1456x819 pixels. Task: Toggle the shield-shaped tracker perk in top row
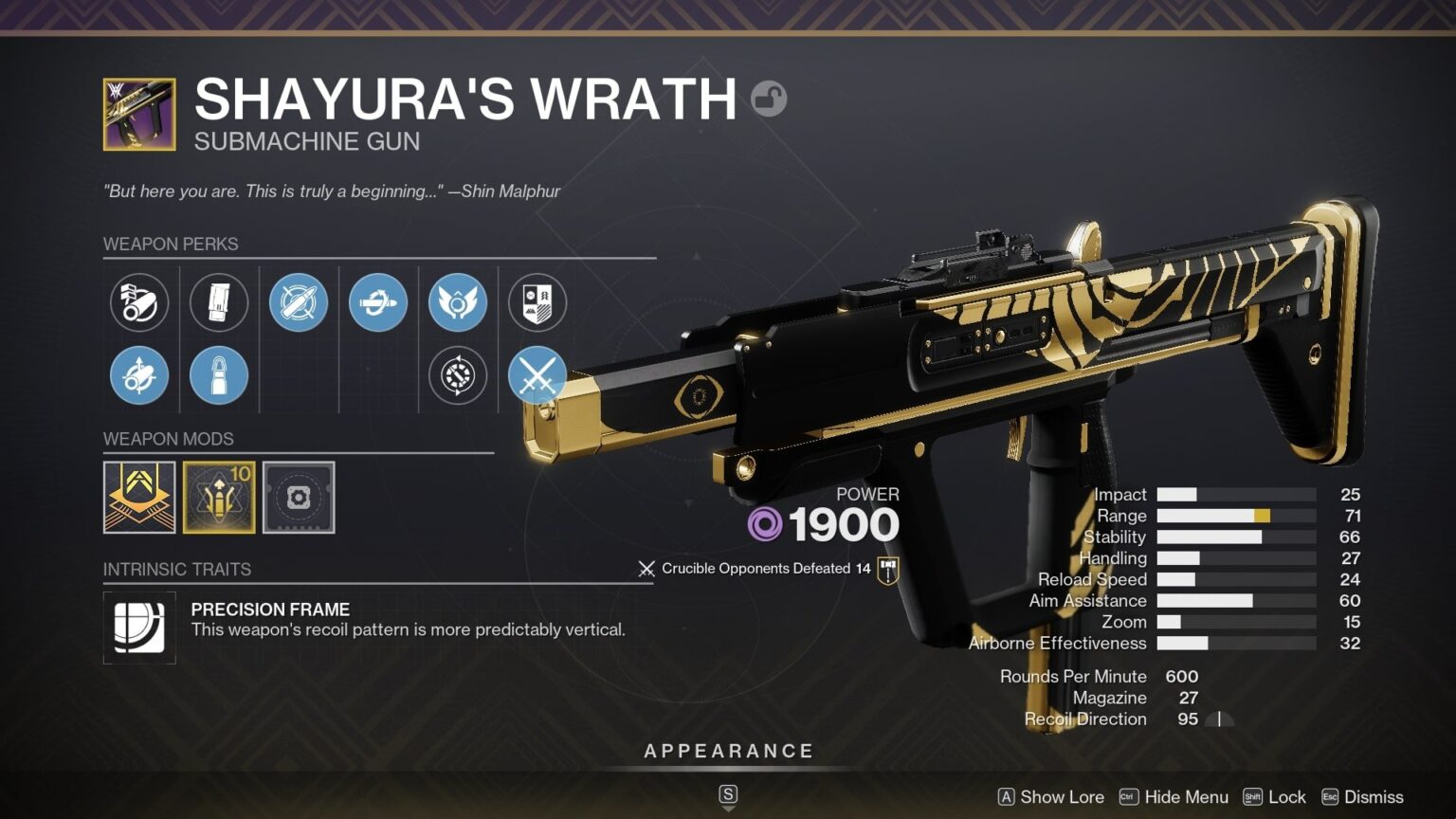pyautogui.click(x=537, y=302)
